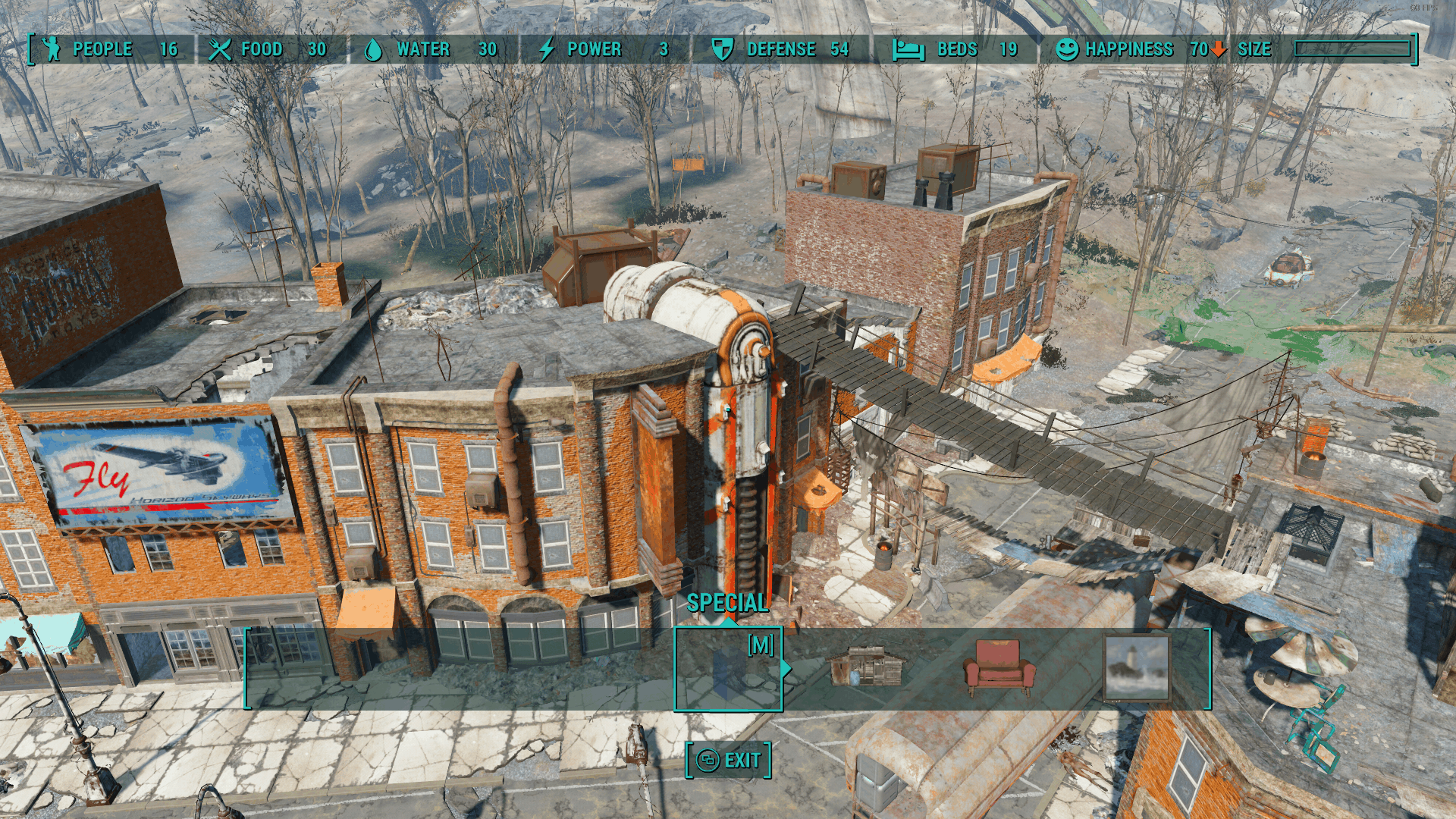Select the highlighted blue Special category tile
This screenshot has height=819, width=1456.
pyautogui.click(x=728, y=670)
